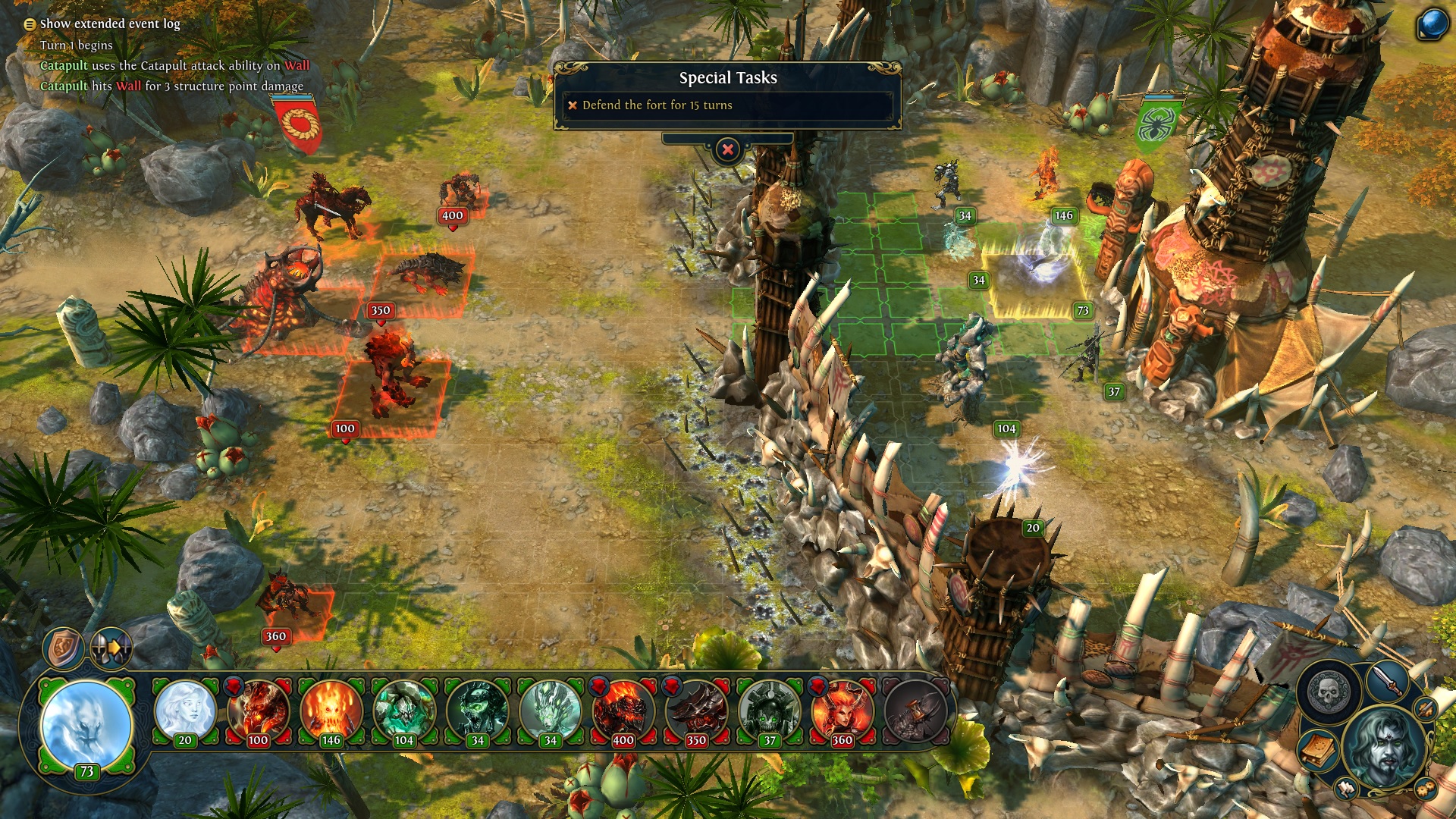The image size is (1456, 819).
Task: Open the gear settings menu
Action: (x=1426, y=789)
